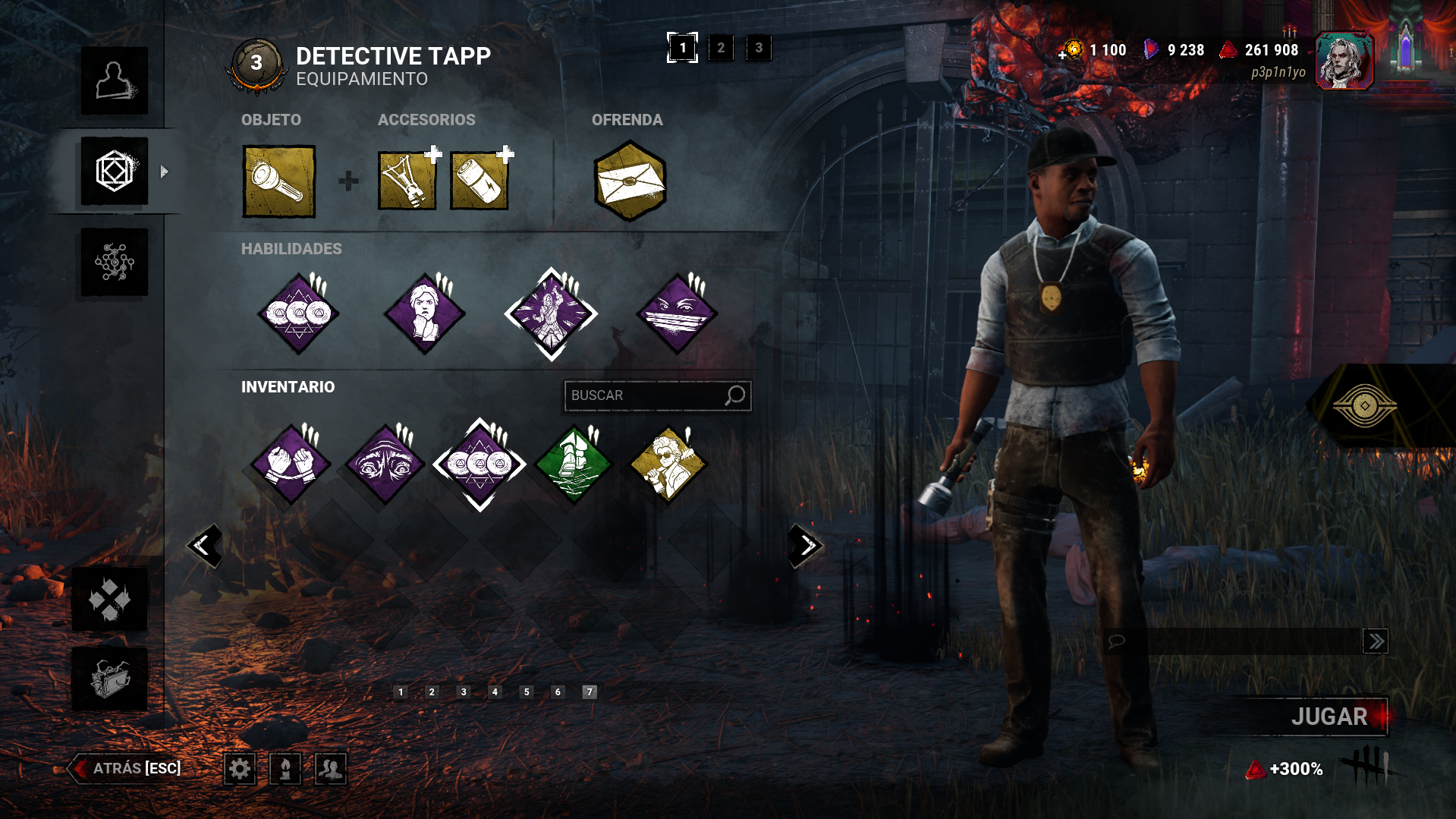Choose the green running boot perk
1456x819 pixels.
coord(574,465)
